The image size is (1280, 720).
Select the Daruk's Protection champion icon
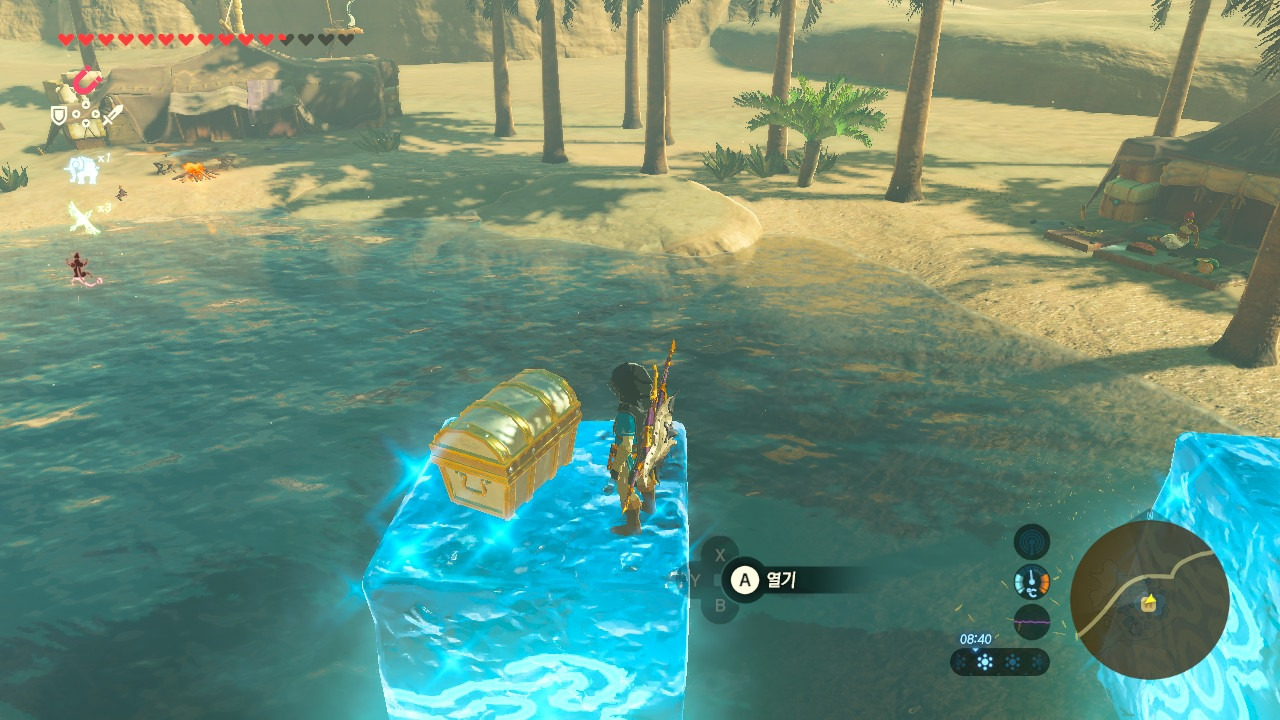pyautogui.click(x=78, y=267)
